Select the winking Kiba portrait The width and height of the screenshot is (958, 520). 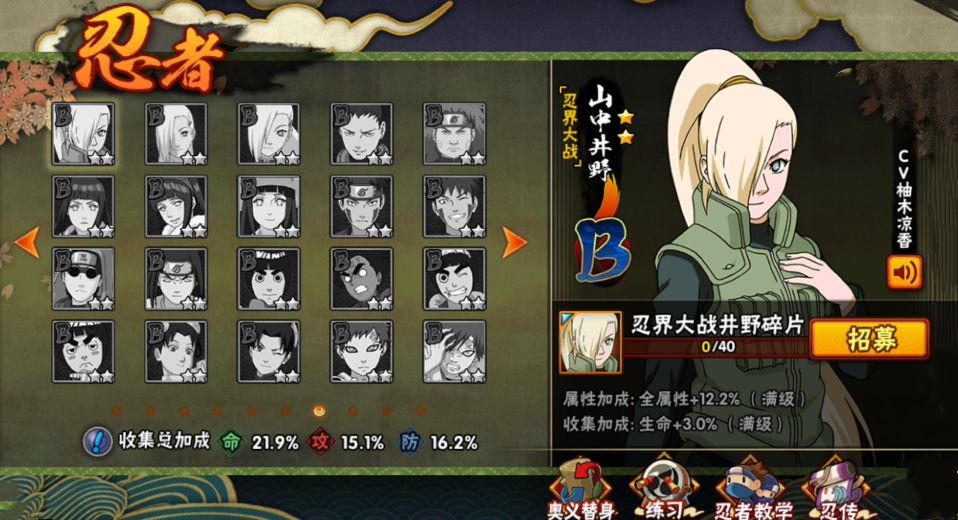click(455, 206)
